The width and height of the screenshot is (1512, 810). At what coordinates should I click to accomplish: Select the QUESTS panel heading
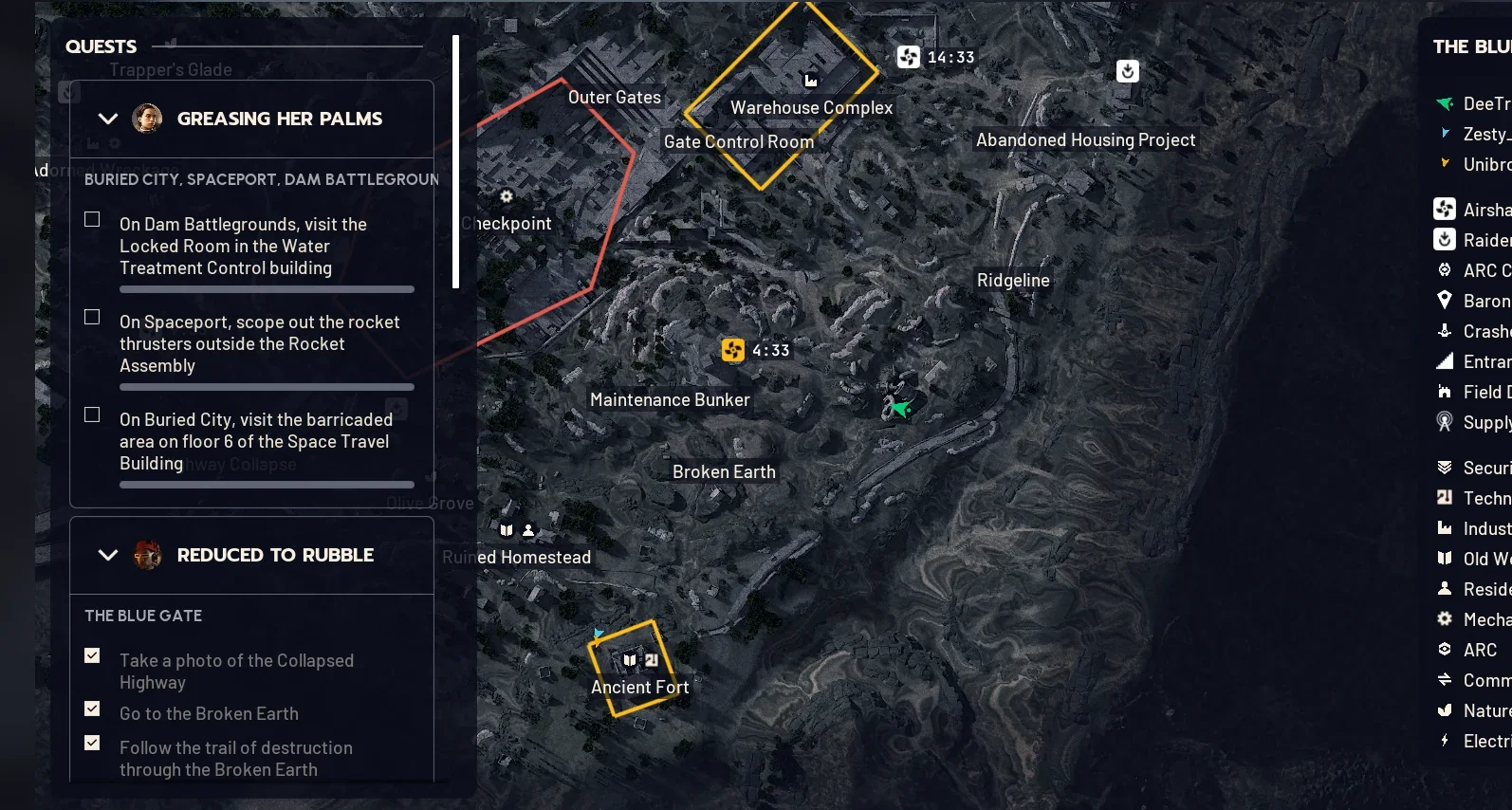101,46
